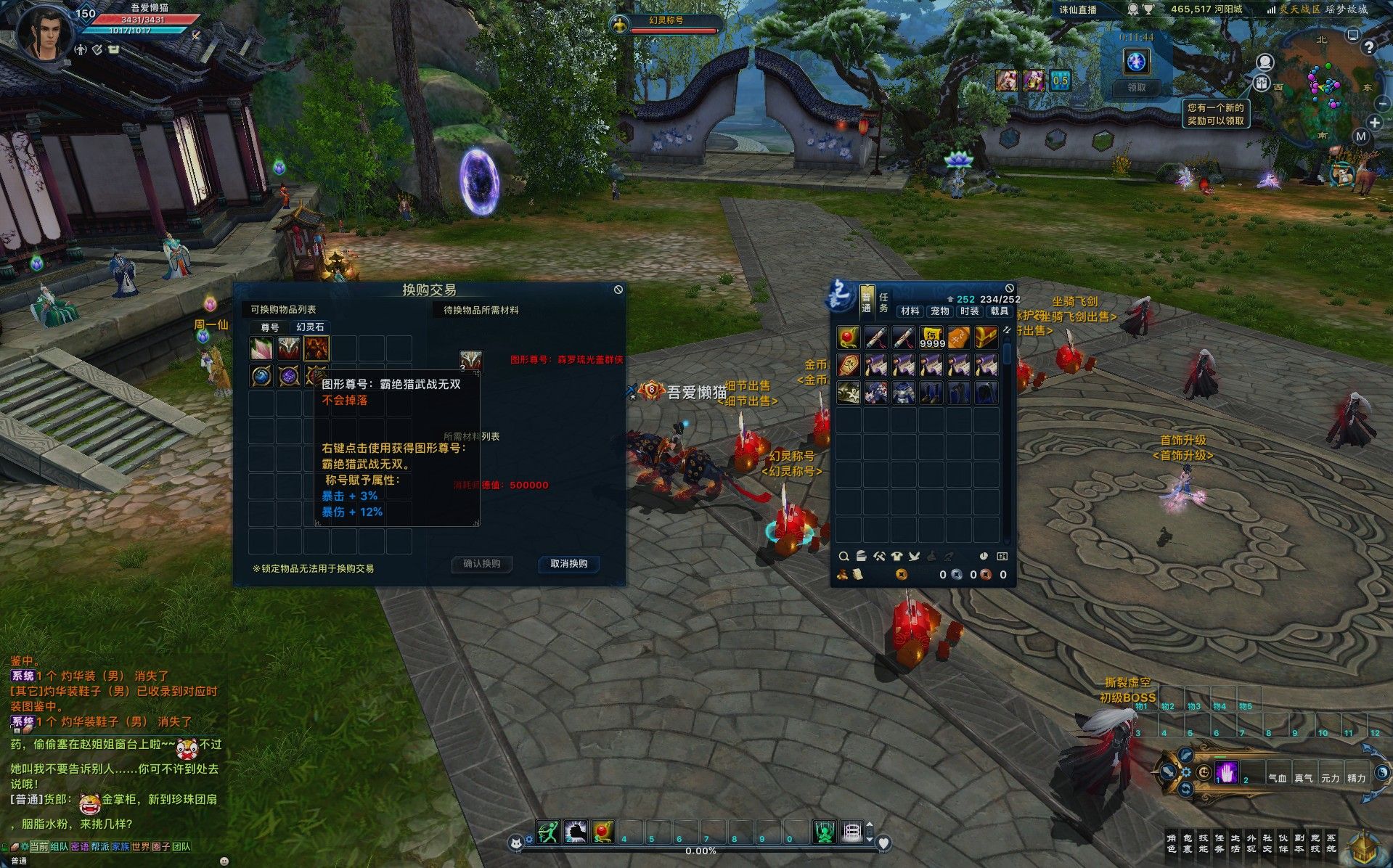1393x868 pixels.
Task: Open the 载具 mount bag tab
Action: tap(999, 311)
